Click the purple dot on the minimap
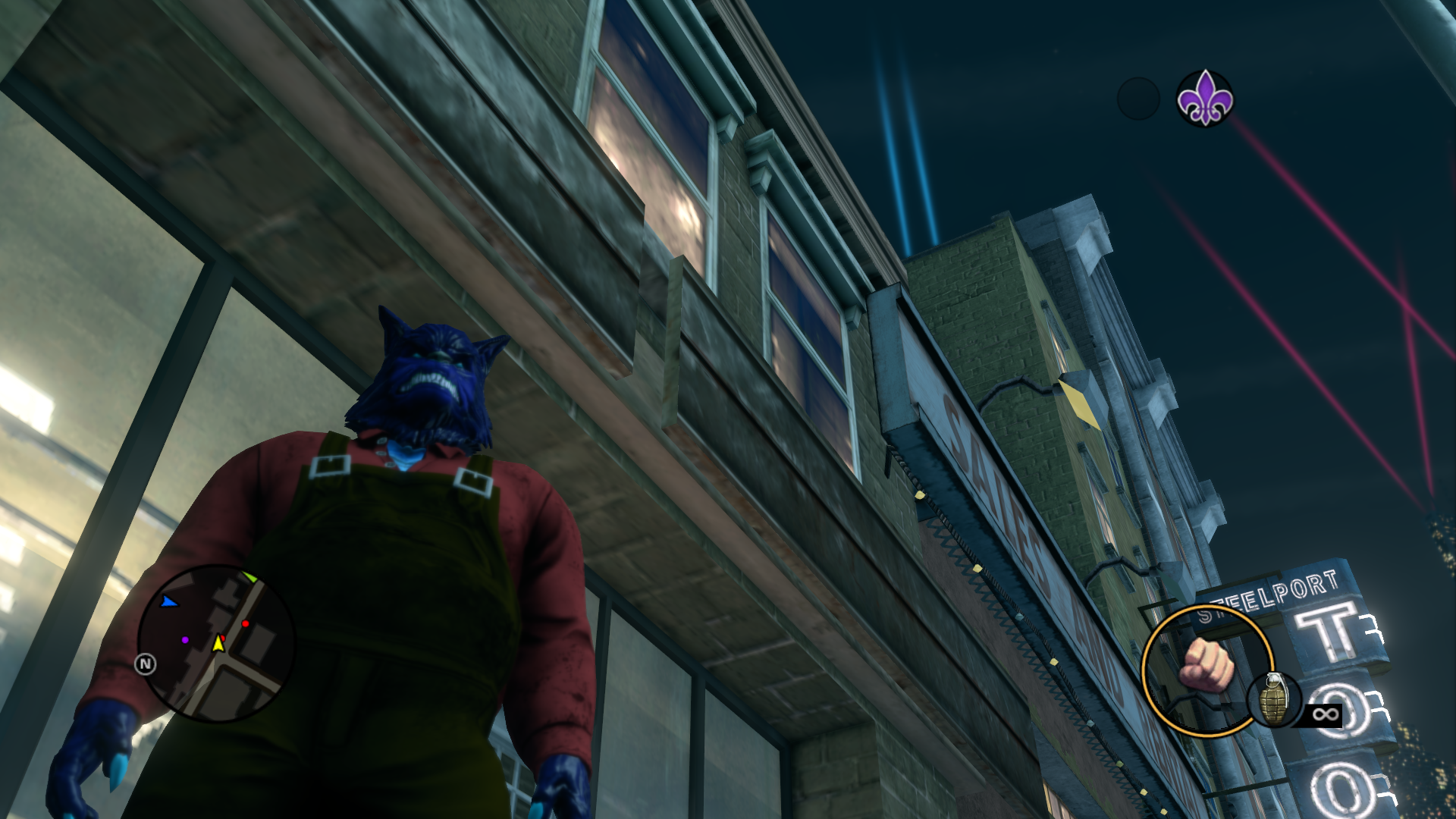1456x819 pixels. point(185,640)
